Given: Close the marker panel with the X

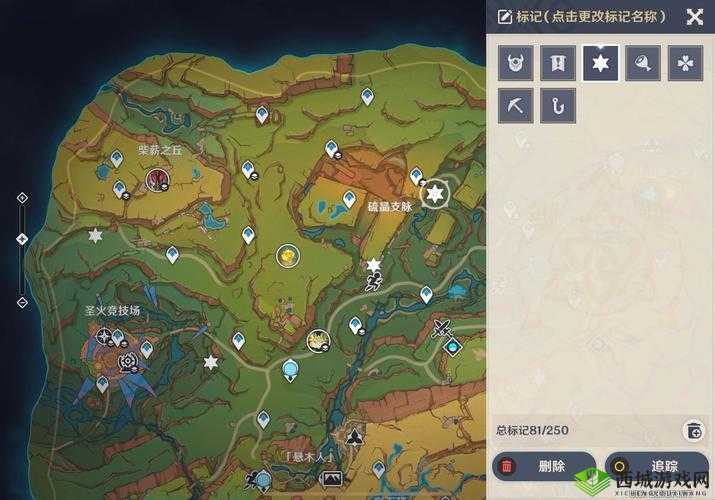Looking at the screenshot, I should click(x=694, y=16).
